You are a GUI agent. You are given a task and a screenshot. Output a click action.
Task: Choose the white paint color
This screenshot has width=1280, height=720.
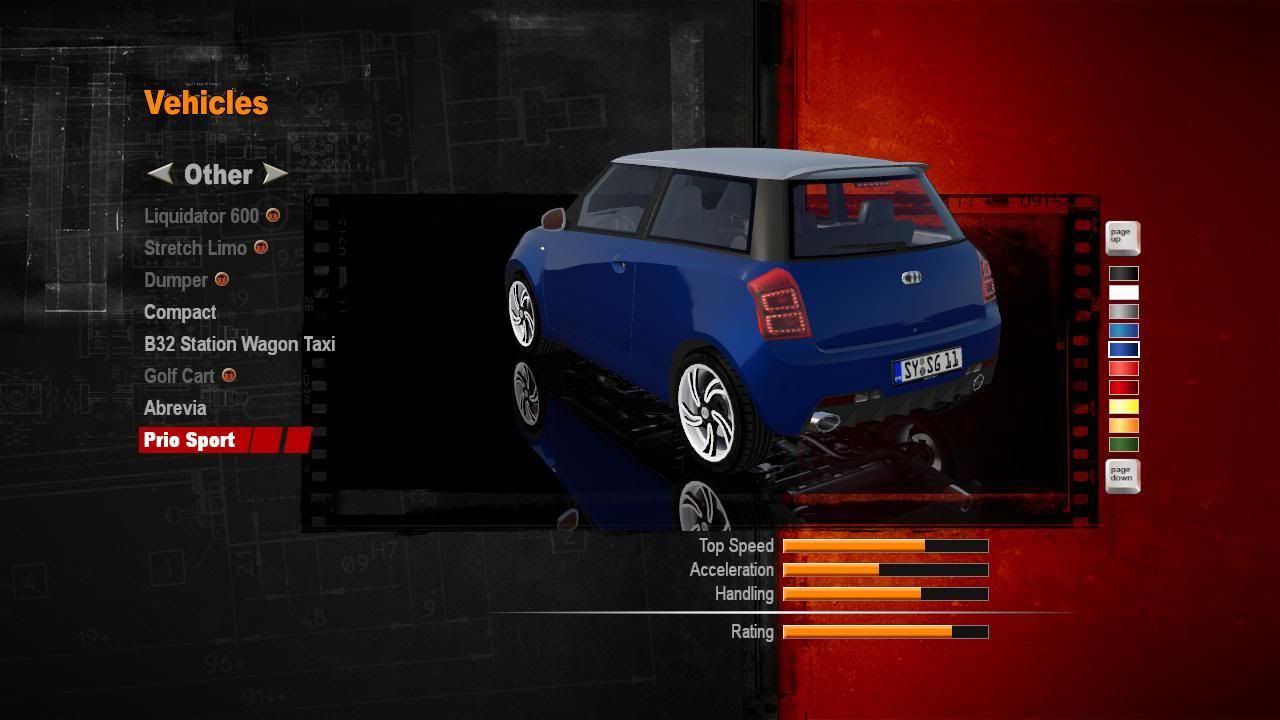[1123, 292]
